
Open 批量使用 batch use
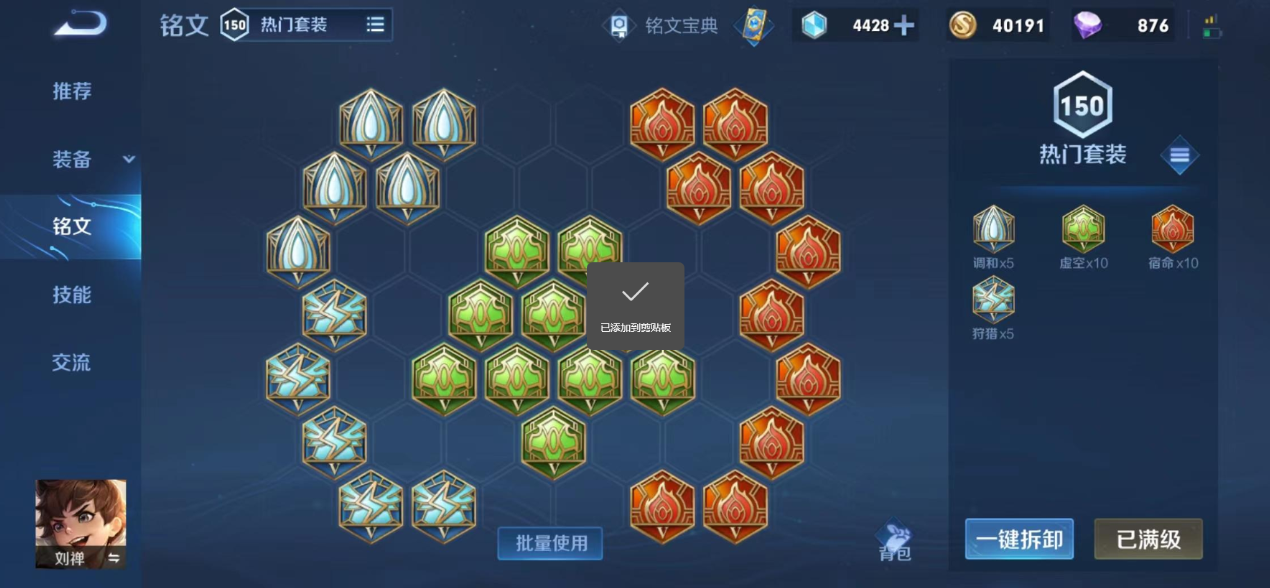tap(550, 543)
